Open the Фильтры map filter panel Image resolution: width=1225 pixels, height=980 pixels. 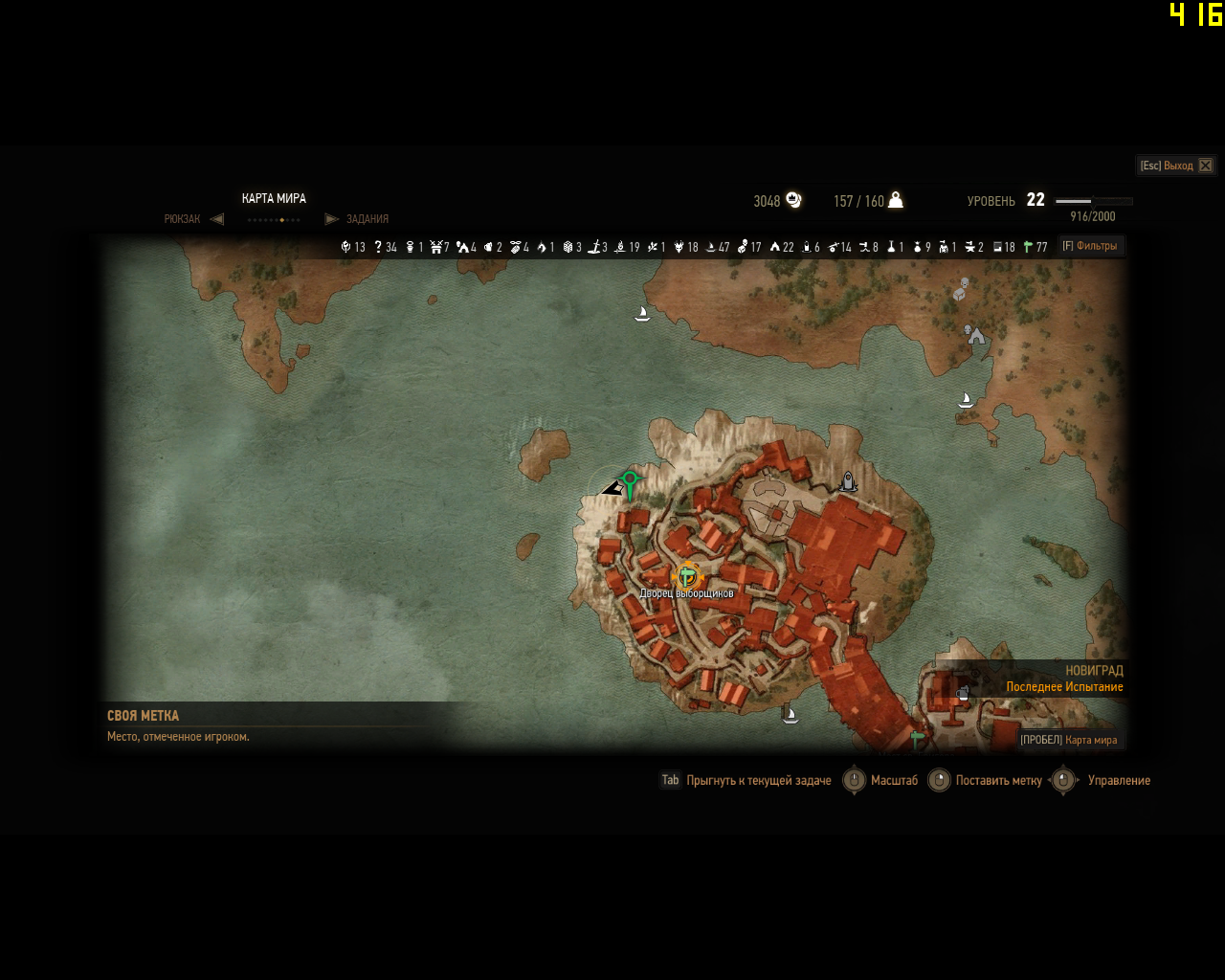pos(1091,246)
